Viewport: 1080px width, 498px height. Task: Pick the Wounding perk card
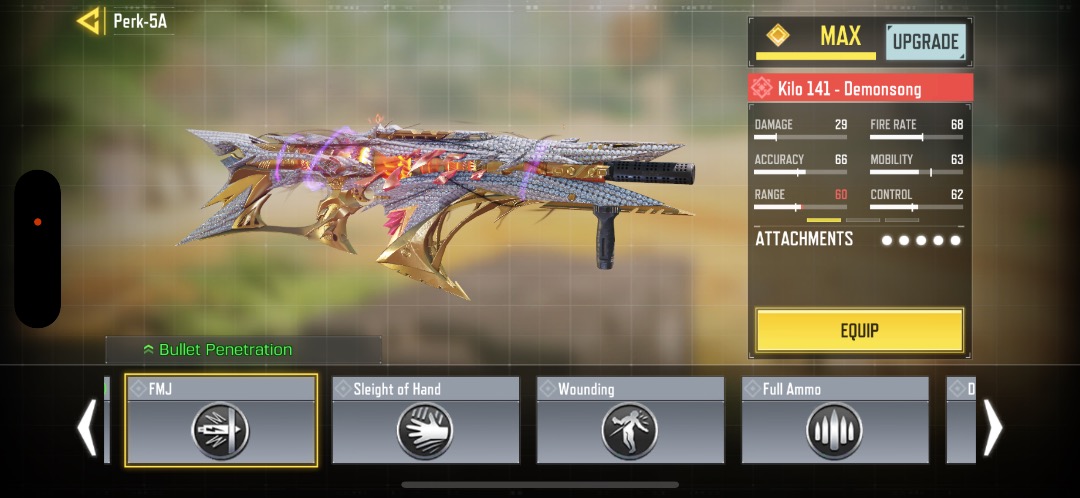[x=630, y=420]
